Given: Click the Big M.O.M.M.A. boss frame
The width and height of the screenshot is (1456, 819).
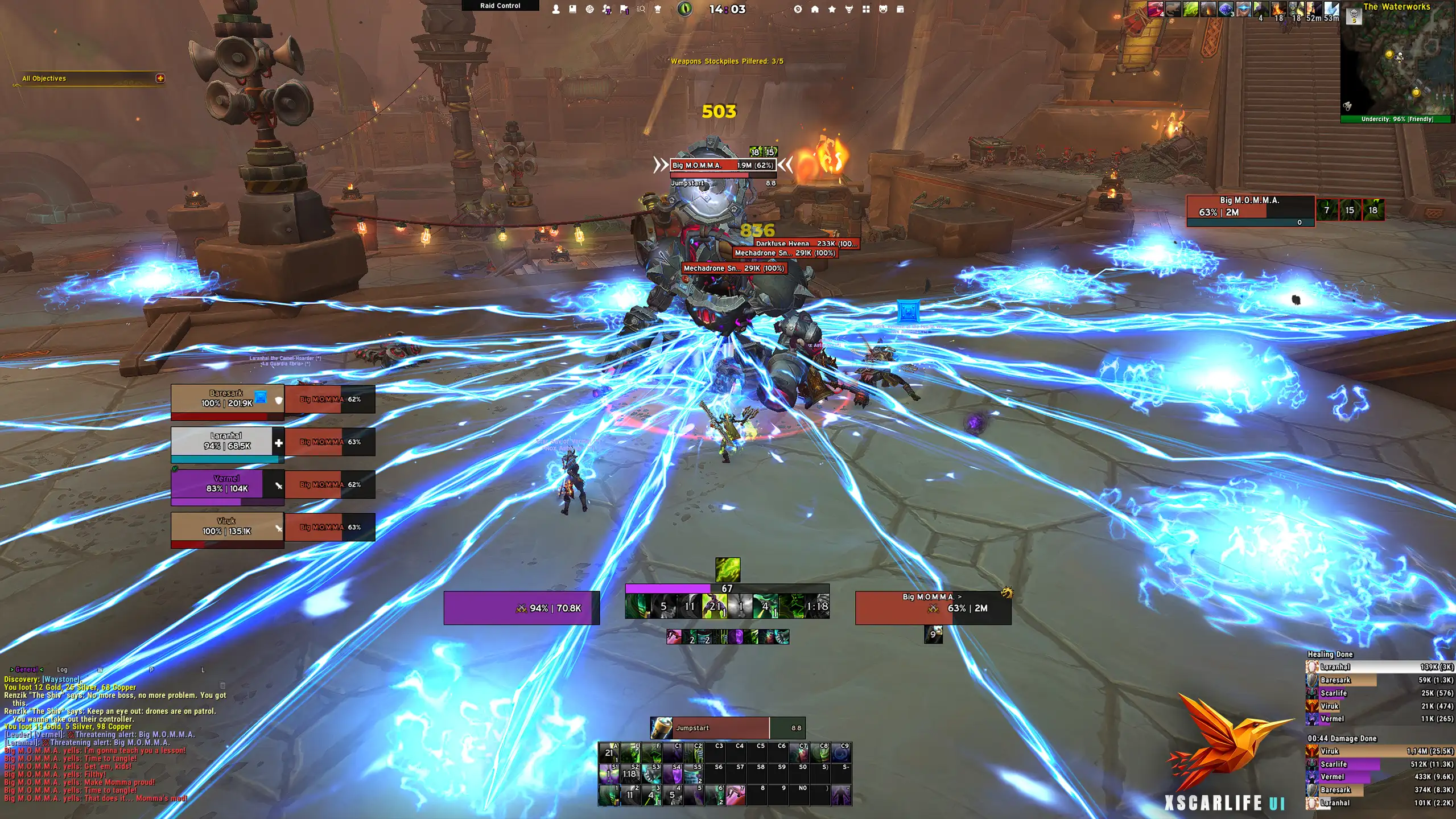Looking at the screenshot, I should [1249, 208].
